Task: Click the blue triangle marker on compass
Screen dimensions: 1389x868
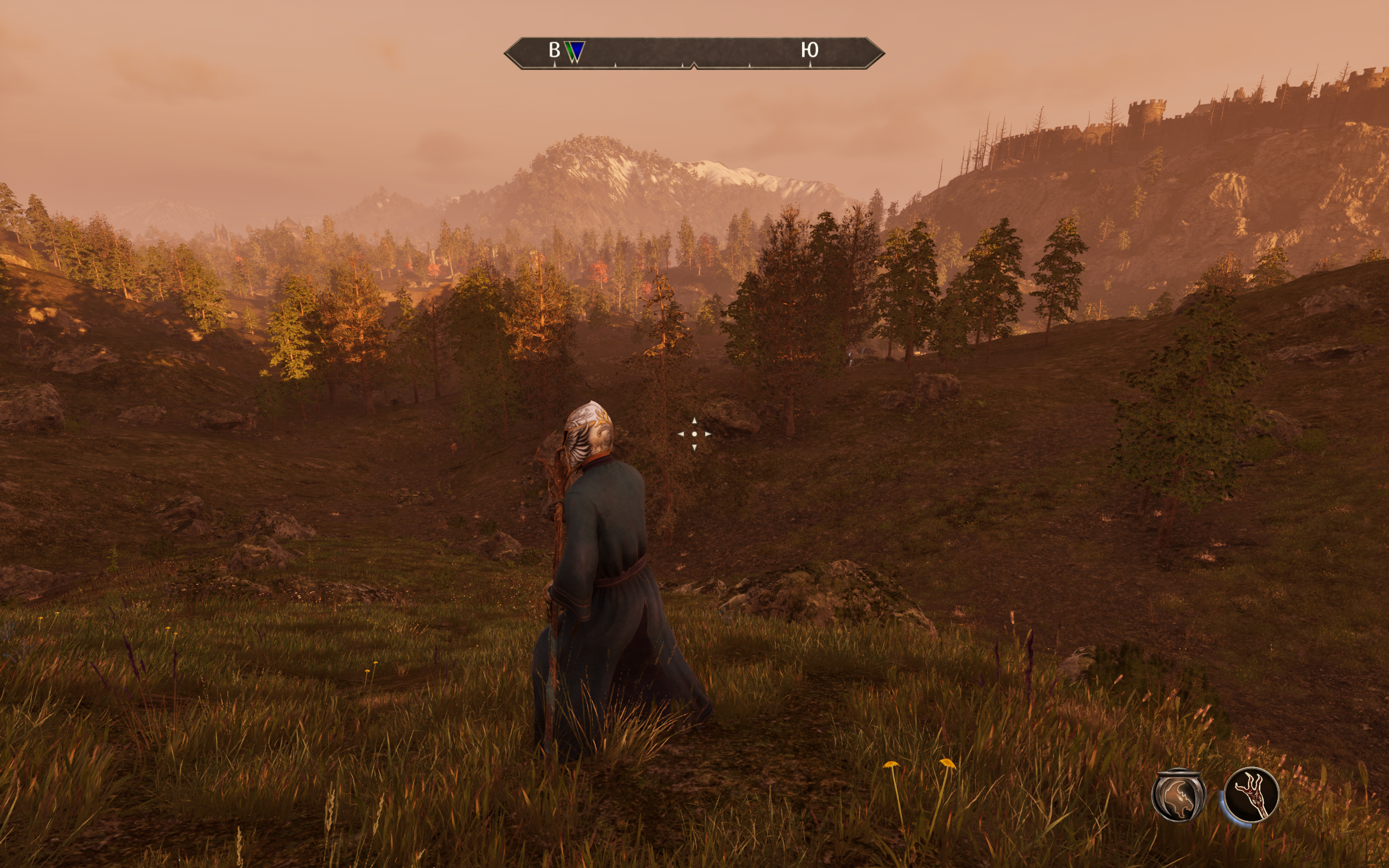Action: pyautogui.click(x=576, y=51)
